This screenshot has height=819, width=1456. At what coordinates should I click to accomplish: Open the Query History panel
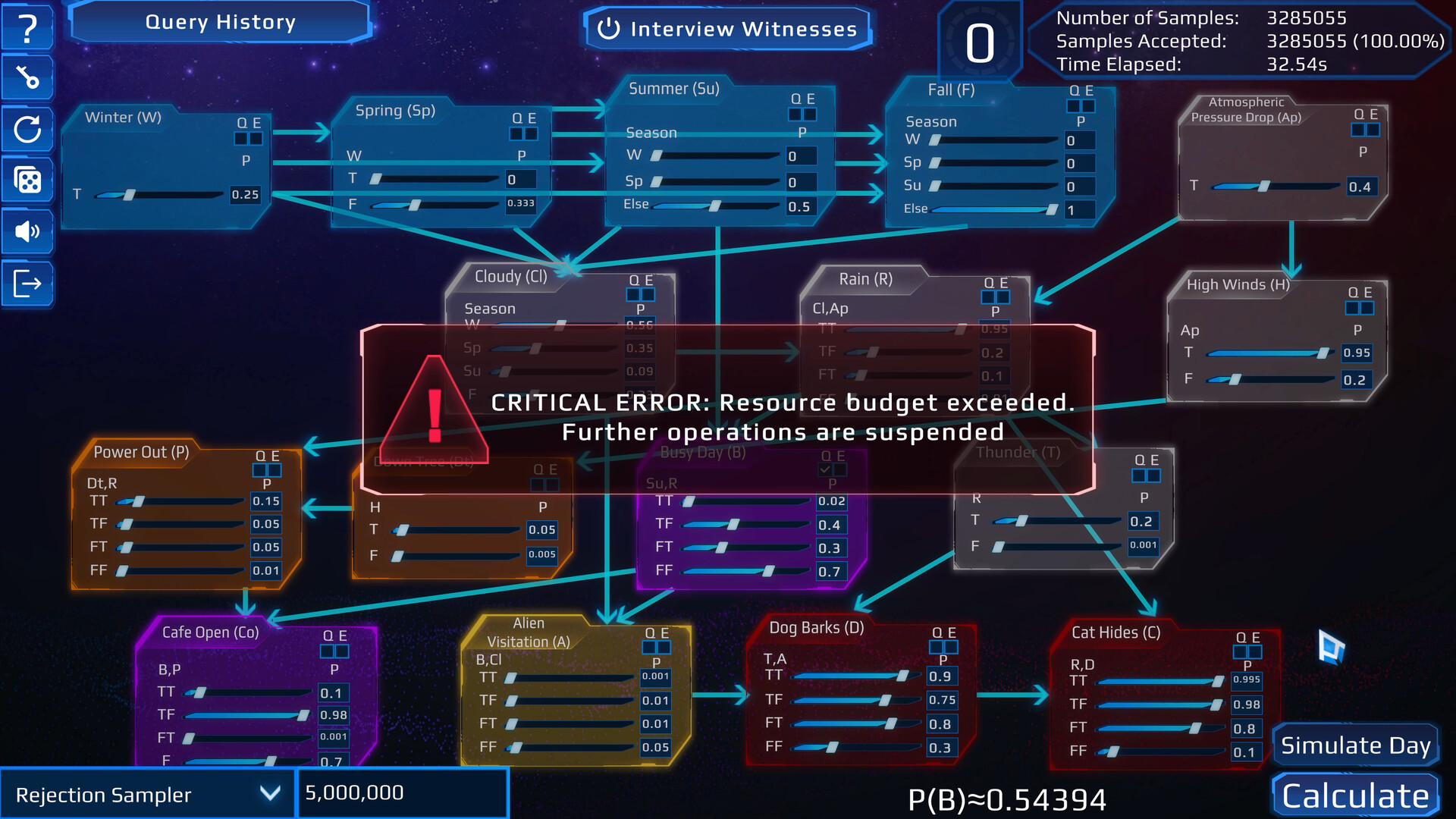tap(220, 23)
